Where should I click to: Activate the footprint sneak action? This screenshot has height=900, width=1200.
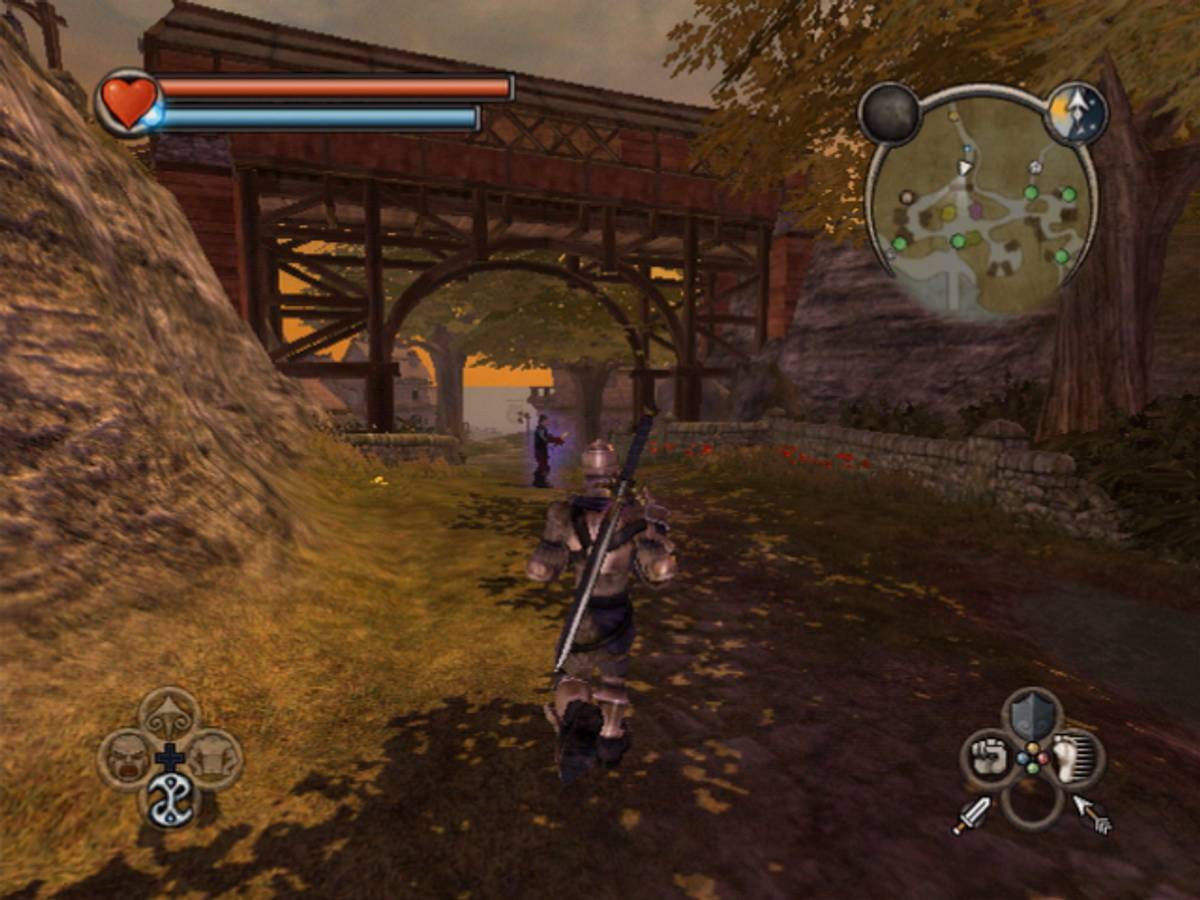click(1076, 759)
